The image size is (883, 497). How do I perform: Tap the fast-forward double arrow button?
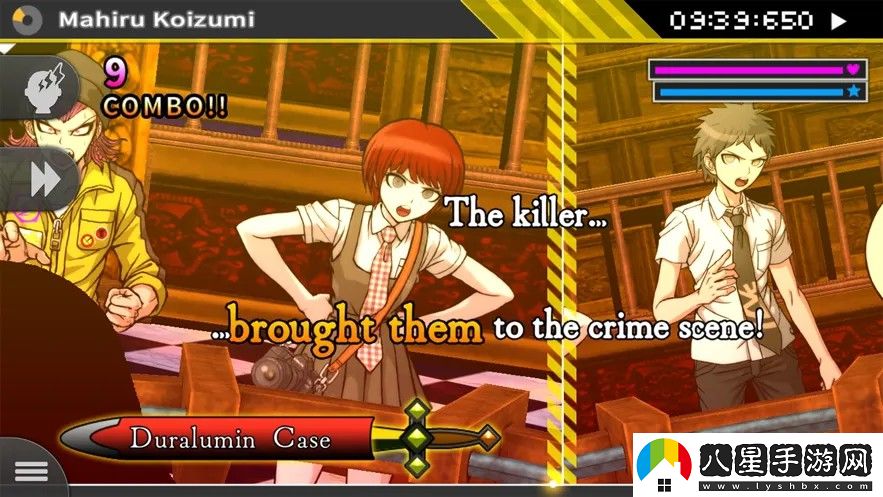tap(42, 180)
